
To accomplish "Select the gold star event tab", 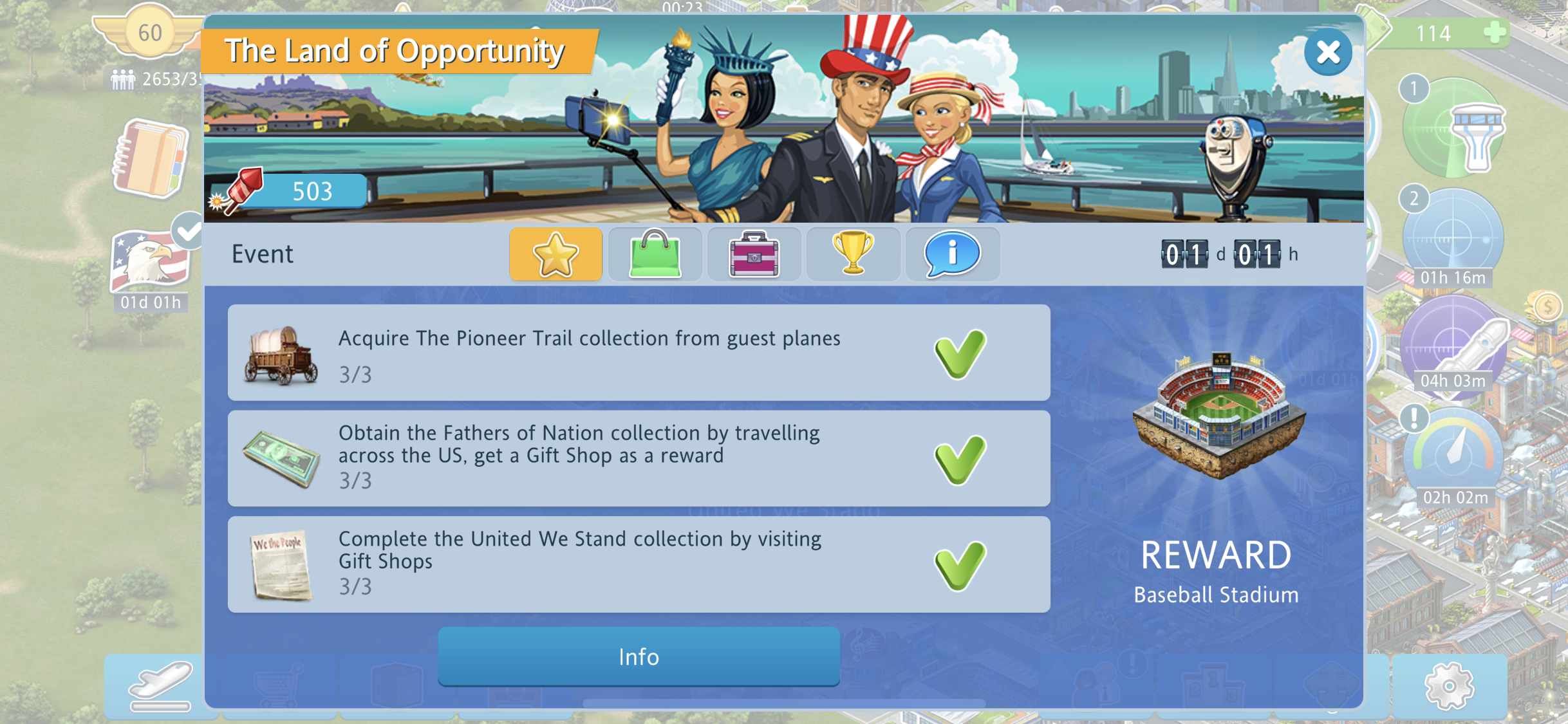I will pos(555,254).
